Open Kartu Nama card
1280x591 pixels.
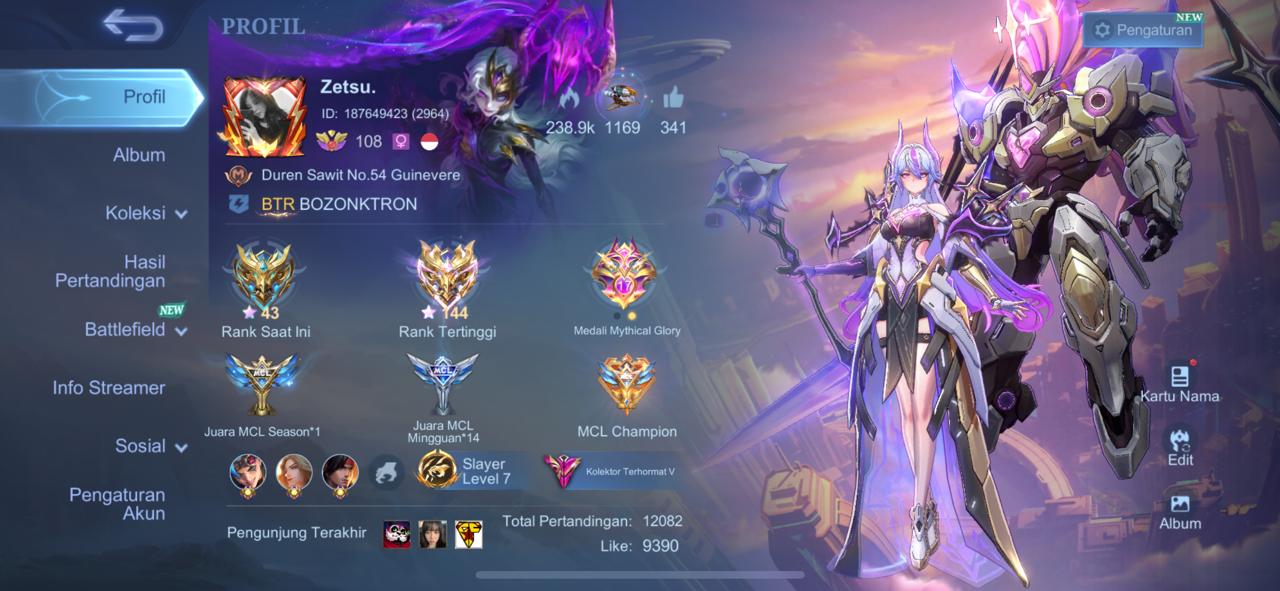pyautogui.click(x=1179, y=380)
